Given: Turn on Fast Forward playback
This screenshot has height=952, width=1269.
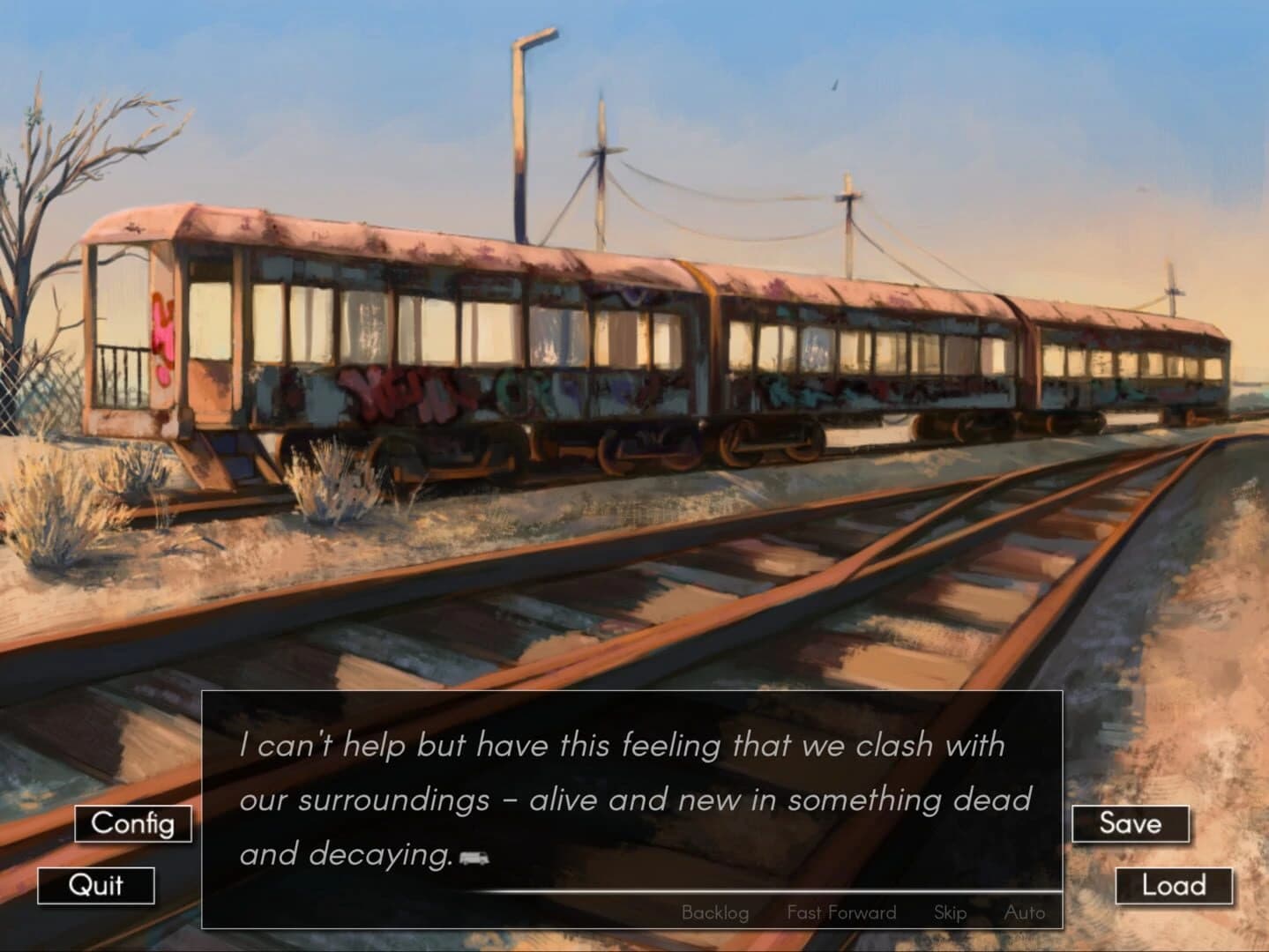Looking at the screenshot, I should (x=841, y=912).
